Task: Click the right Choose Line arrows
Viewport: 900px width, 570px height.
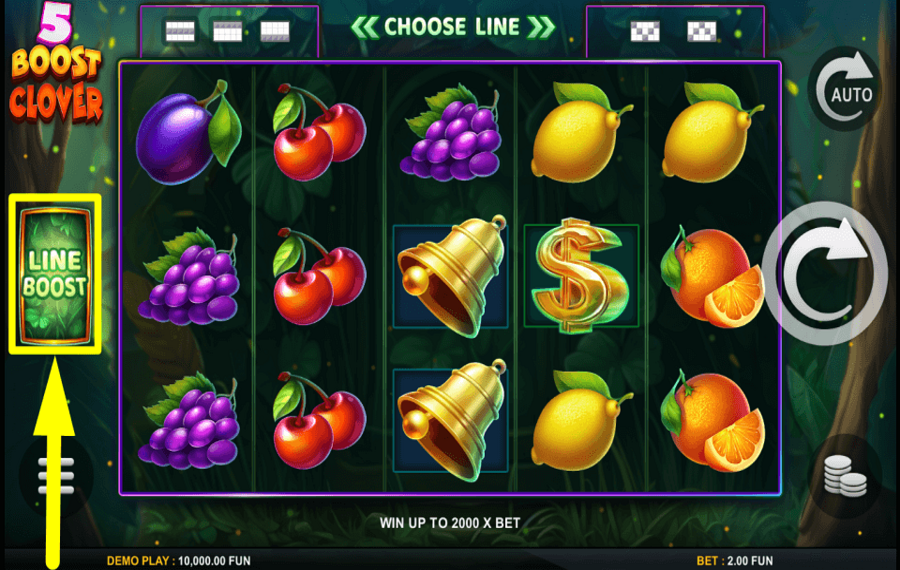Action: (x=541, y=26)
